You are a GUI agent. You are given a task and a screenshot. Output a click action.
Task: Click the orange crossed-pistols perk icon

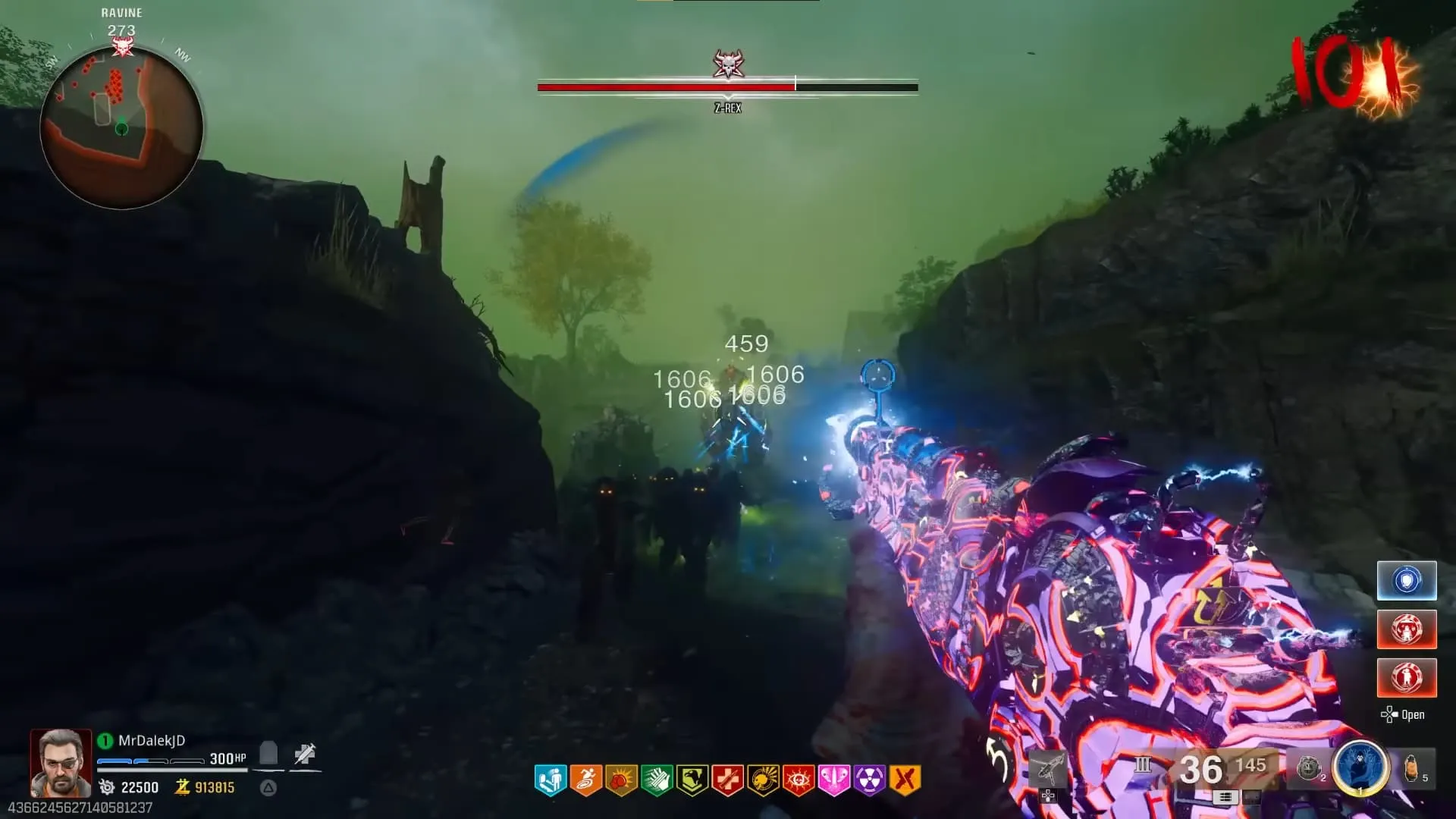pos(905,780)
